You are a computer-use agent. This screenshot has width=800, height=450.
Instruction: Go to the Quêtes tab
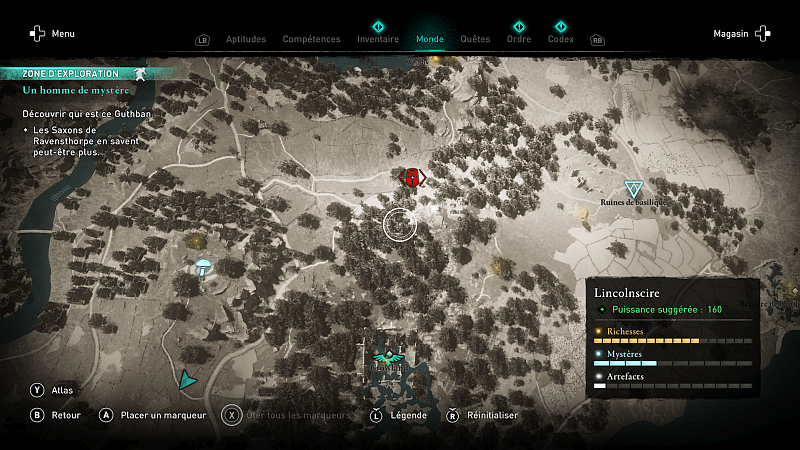pos(475,39)
